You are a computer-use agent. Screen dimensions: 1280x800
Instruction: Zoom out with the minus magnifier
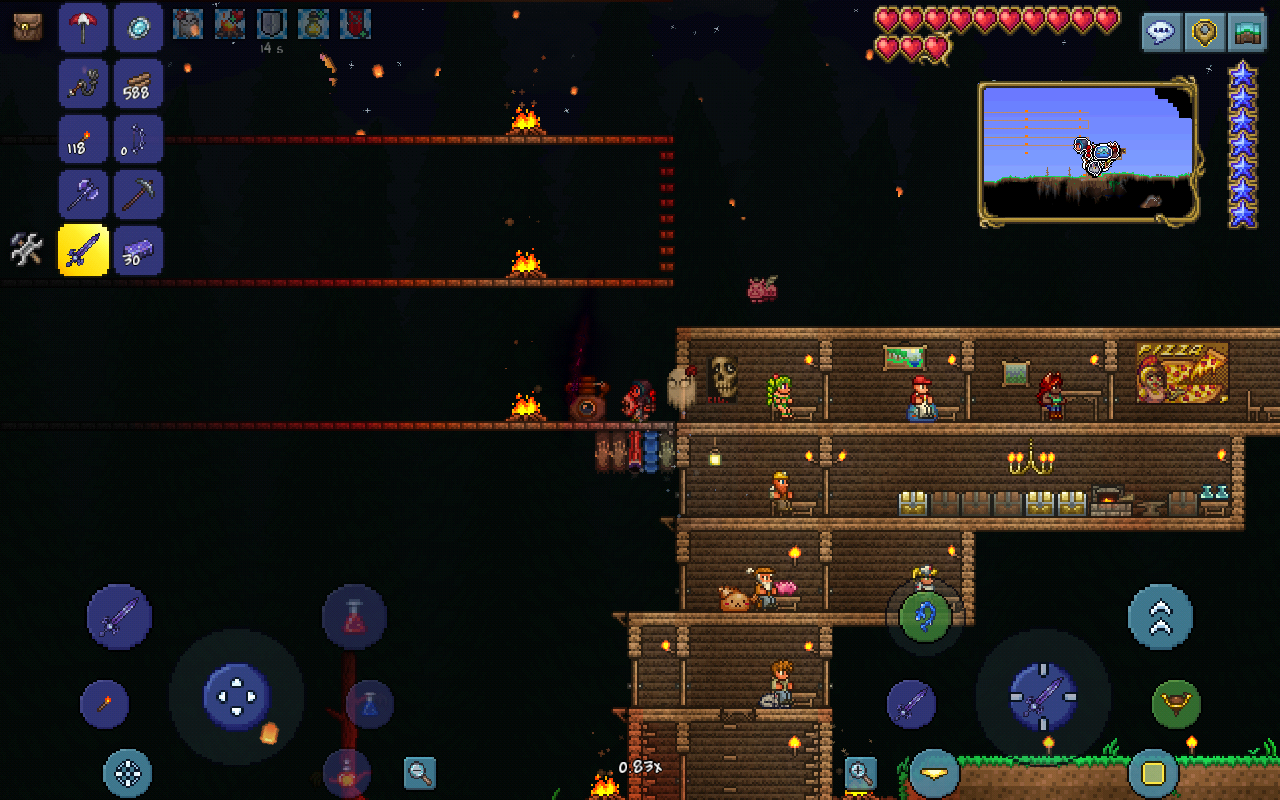[420, 772]
